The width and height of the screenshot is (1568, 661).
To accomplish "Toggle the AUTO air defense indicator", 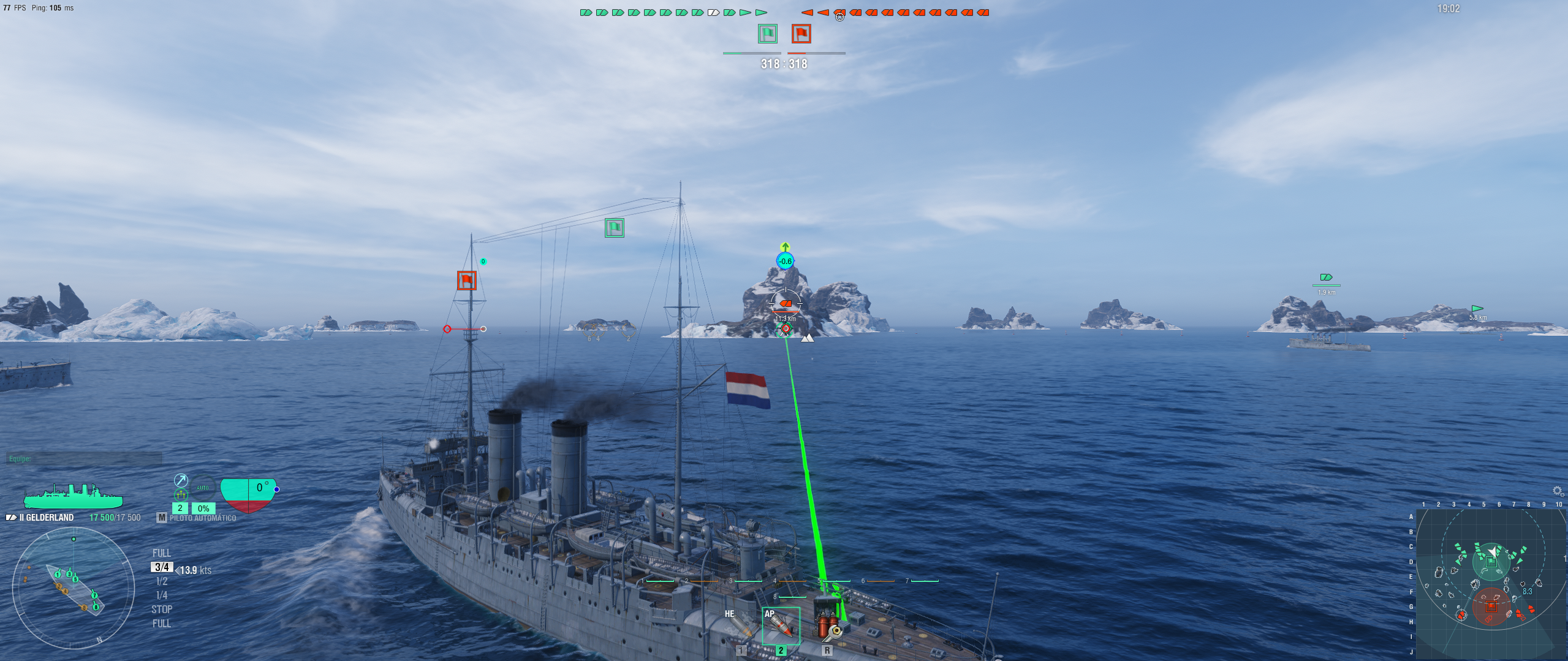I will (x=203, y=488).
